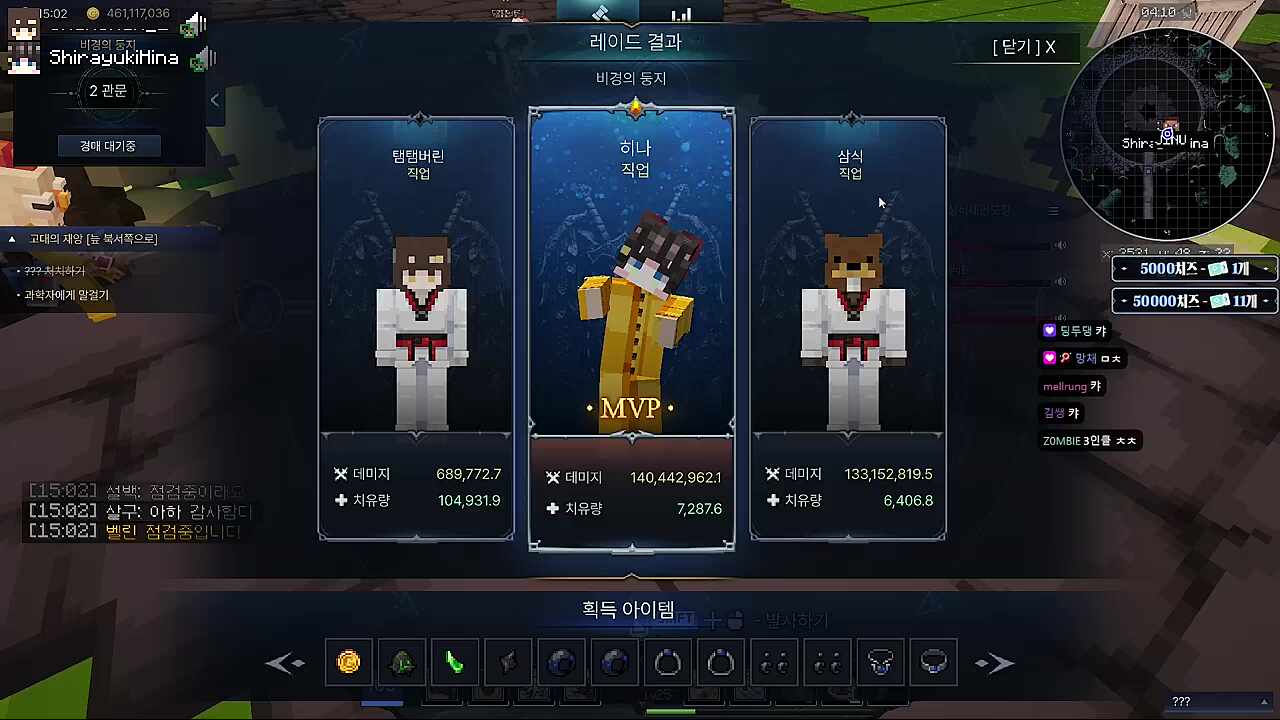
Task: Select the ring item in the loot bar
Action: coord(667,662)
